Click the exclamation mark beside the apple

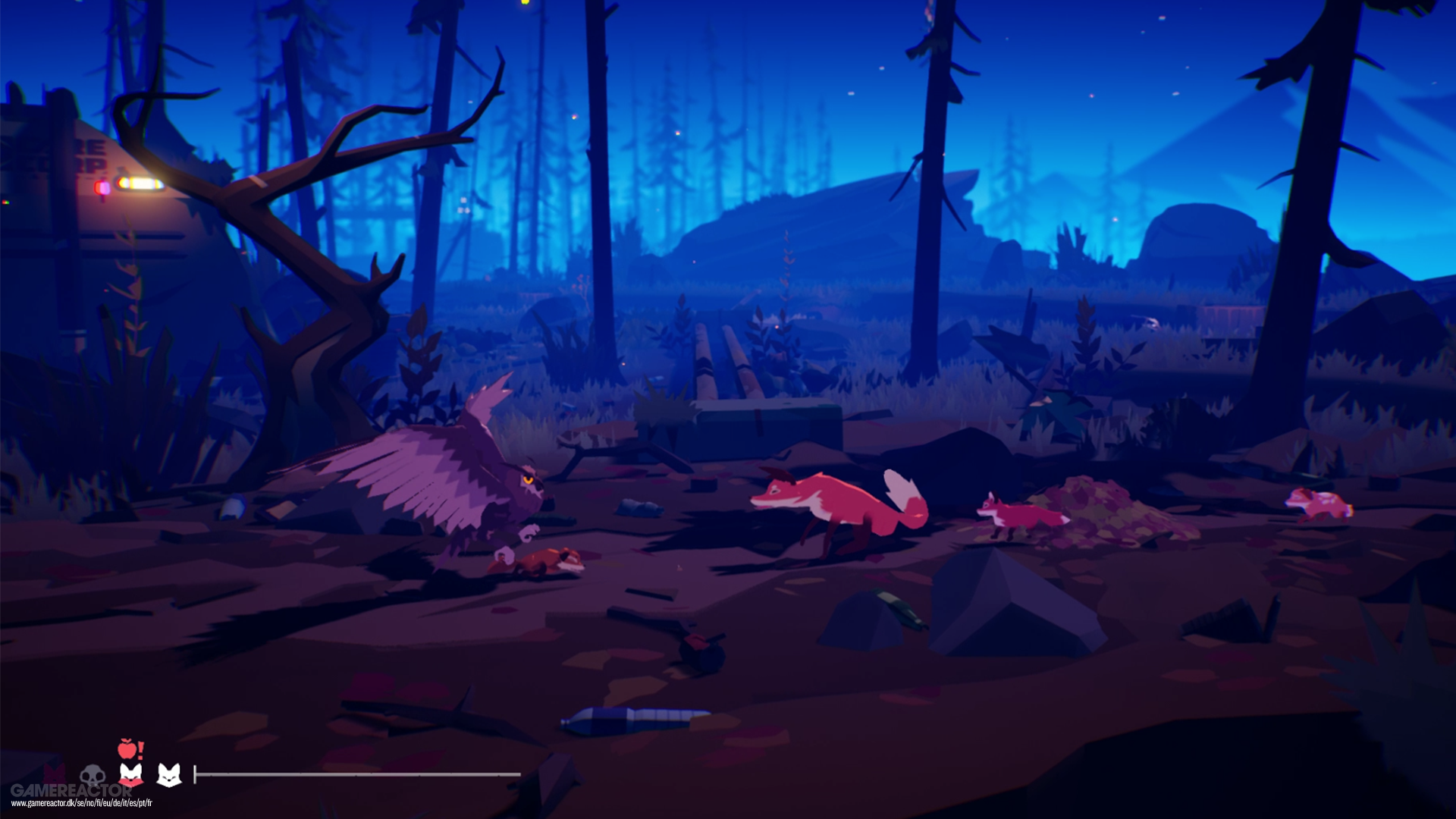tap(140, 748)
